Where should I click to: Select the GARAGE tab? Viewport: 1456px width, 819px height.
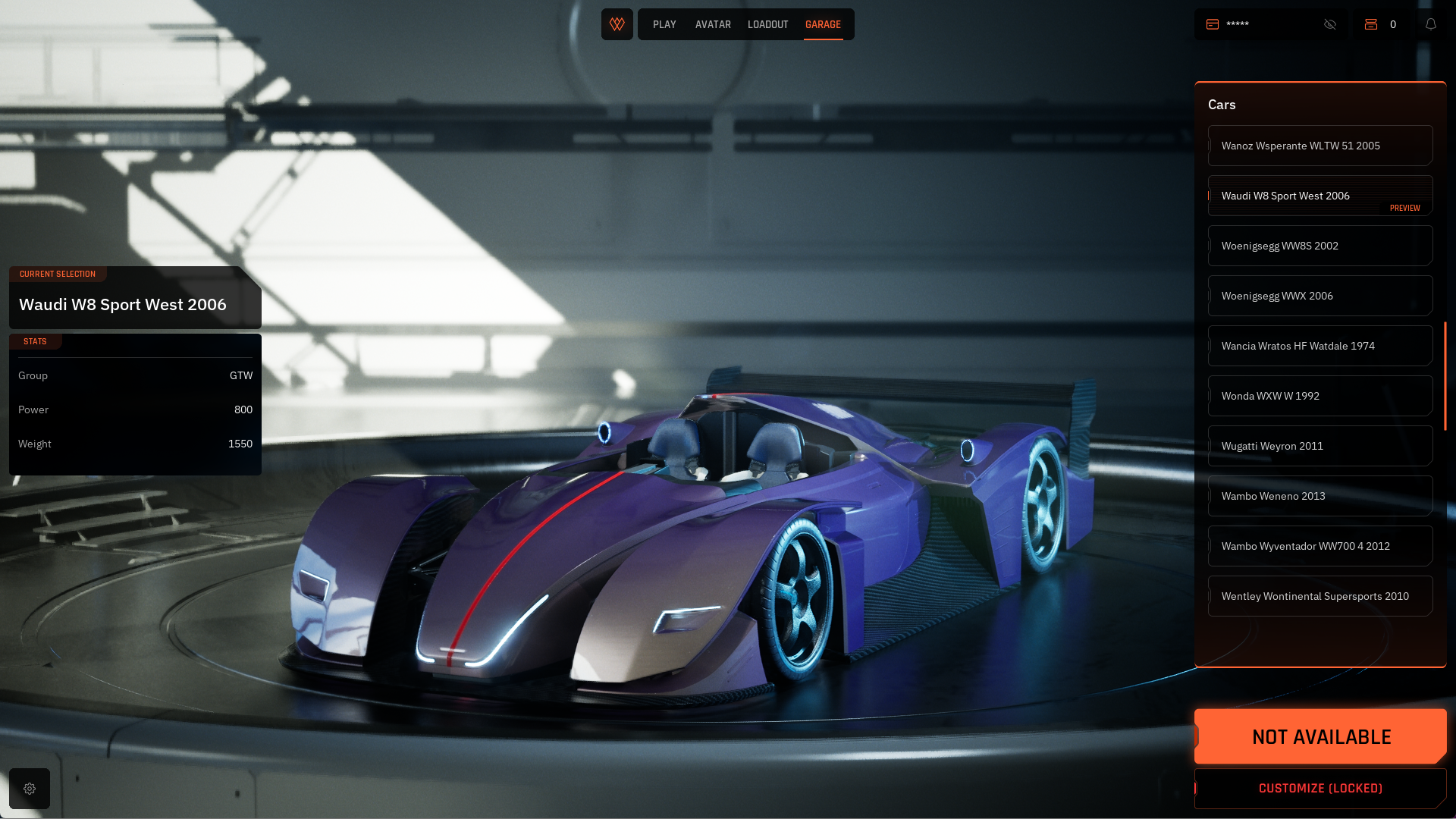tap(823, 24)
